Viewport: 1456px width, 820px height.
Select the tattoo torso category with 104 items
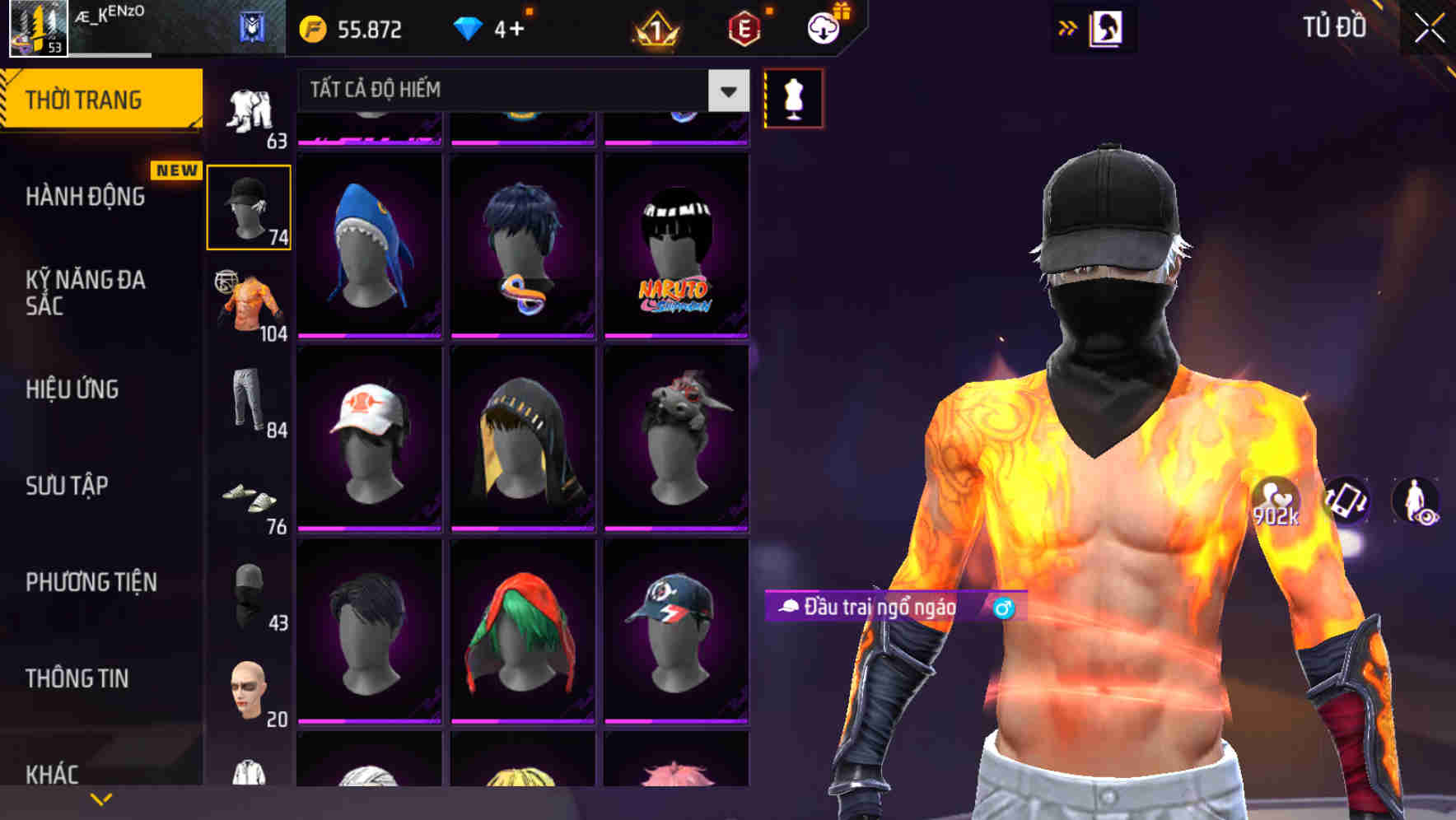pyautogui.click(x=247, y=305)
